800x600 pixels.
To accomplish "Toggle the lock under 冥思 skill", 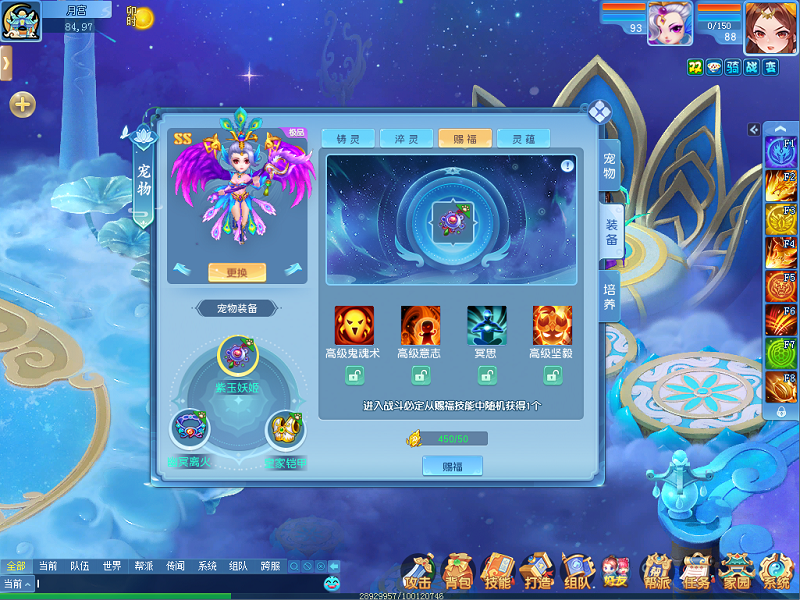I will [486, 376].
